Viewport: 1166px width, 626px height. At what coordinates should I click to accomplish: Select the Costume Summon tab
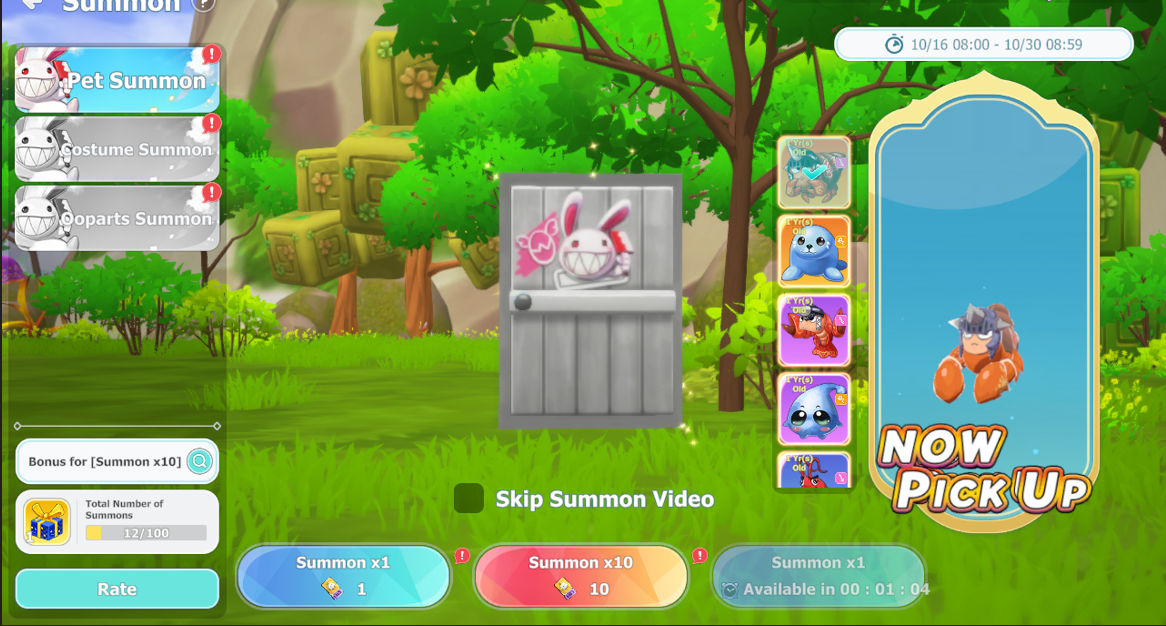117,149
